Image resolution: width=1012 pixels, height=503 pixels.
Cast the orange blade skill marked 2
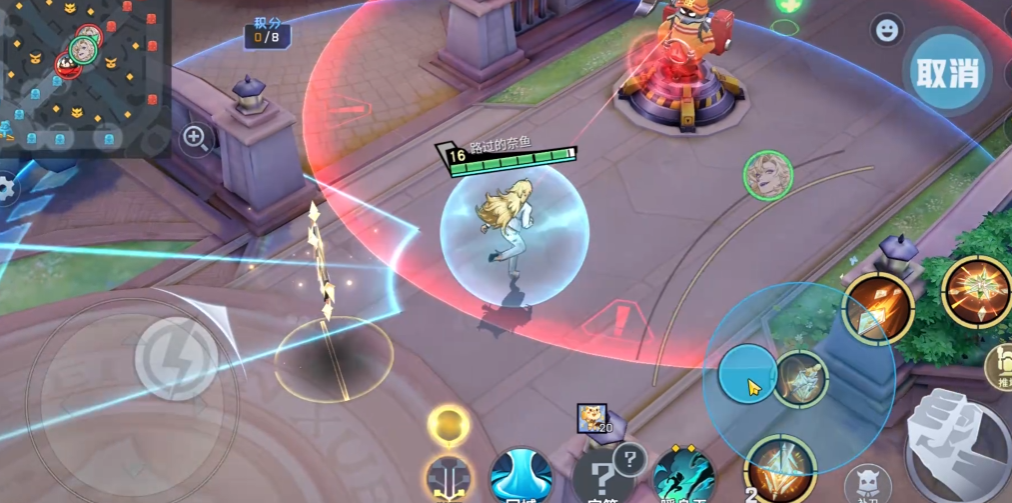tap(780, 470)
